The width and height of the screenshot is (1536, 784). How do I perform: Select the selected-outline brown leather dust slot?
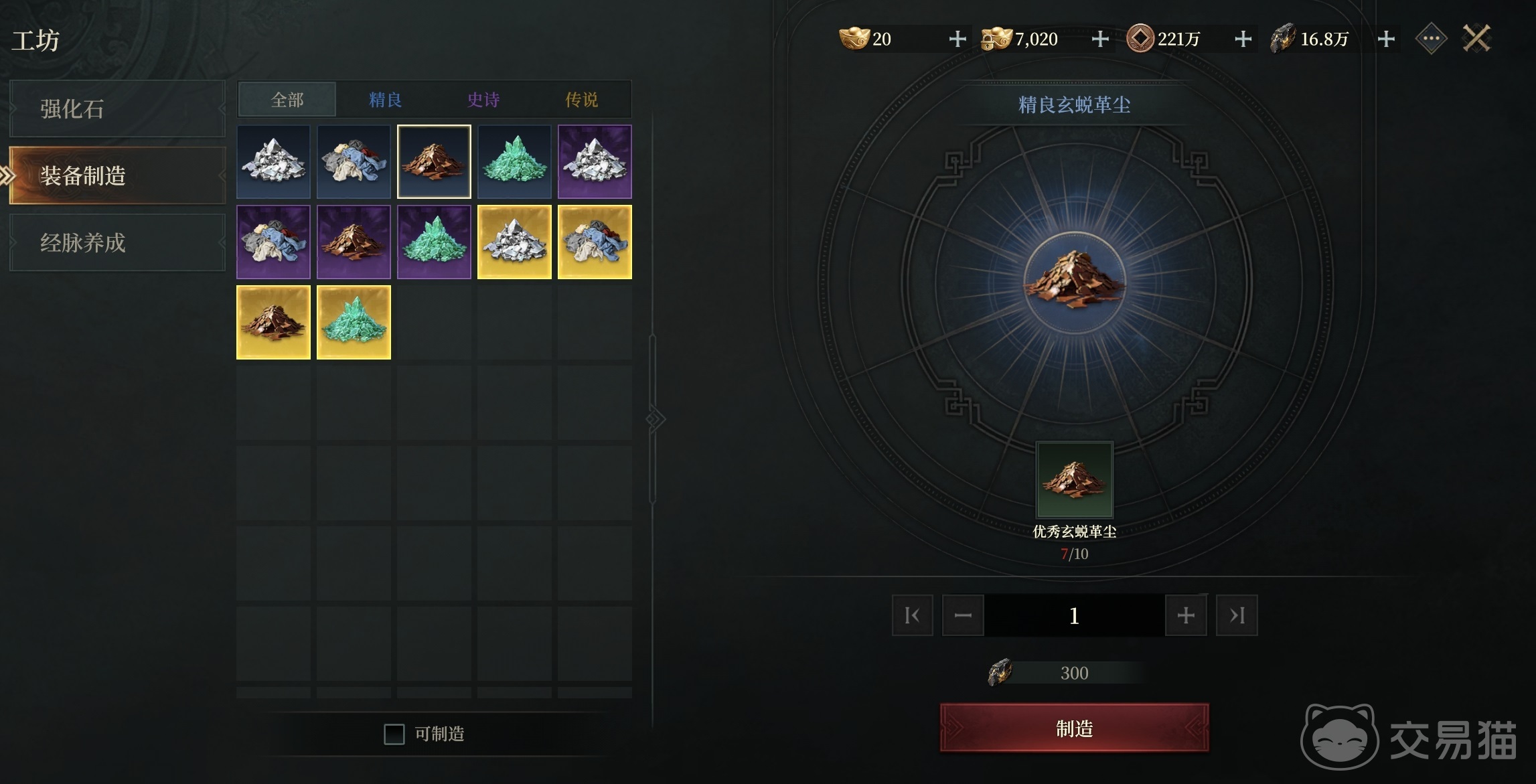click(x=434, y=161)
